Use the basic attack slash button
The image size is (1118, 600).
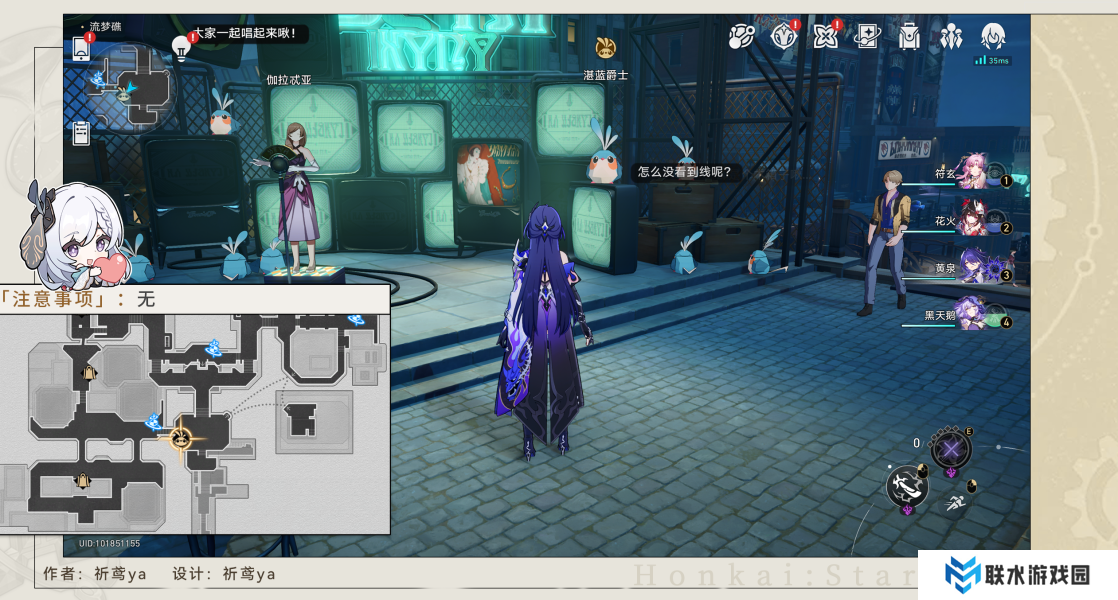907,487
